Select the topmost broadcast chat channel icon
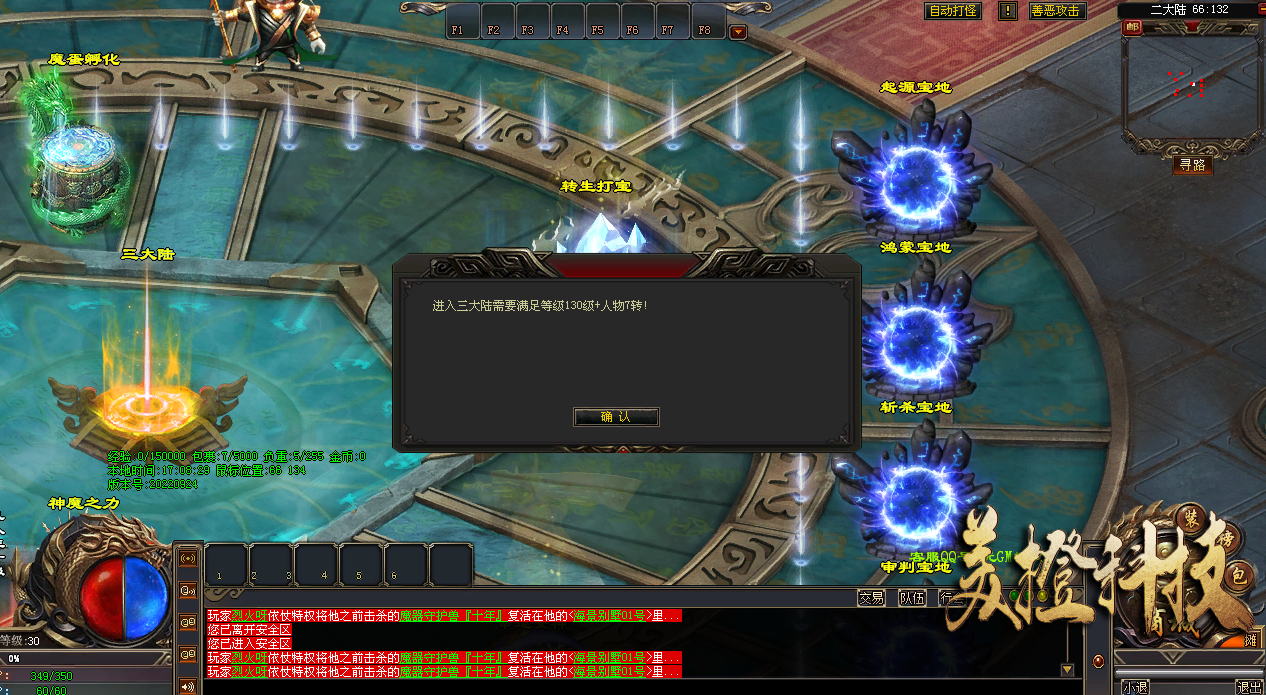 187,558
